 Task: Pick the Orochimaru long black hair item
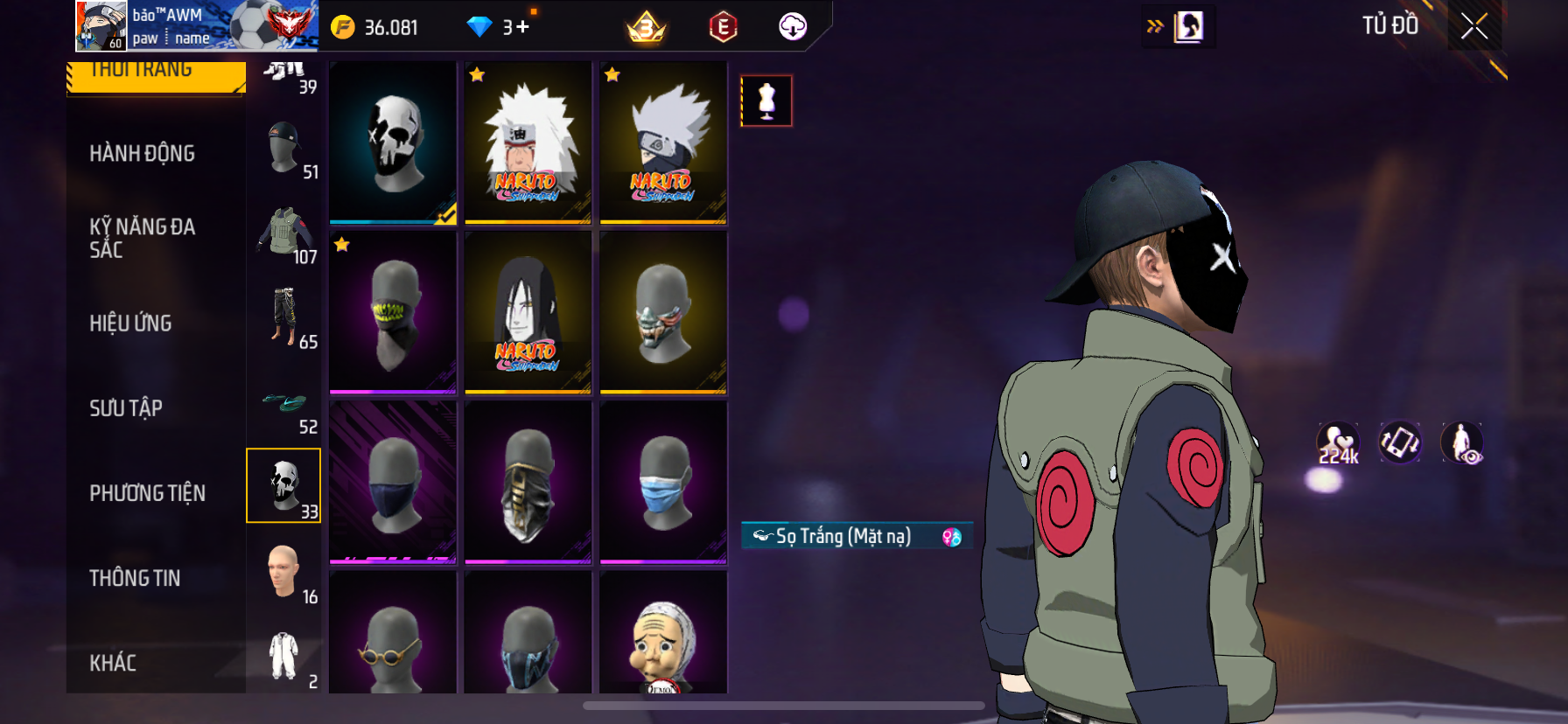click(528, 311)
